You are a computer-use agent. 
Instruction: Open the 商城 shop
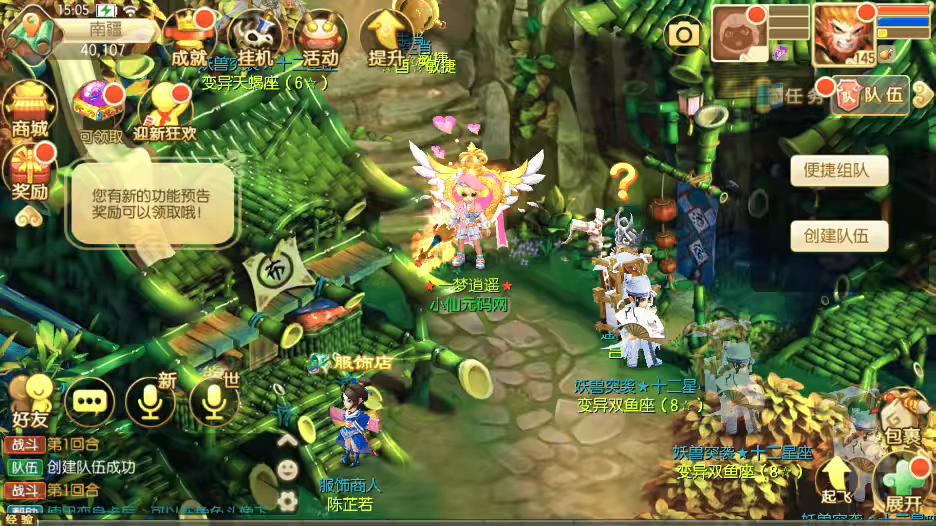point(30,108)
